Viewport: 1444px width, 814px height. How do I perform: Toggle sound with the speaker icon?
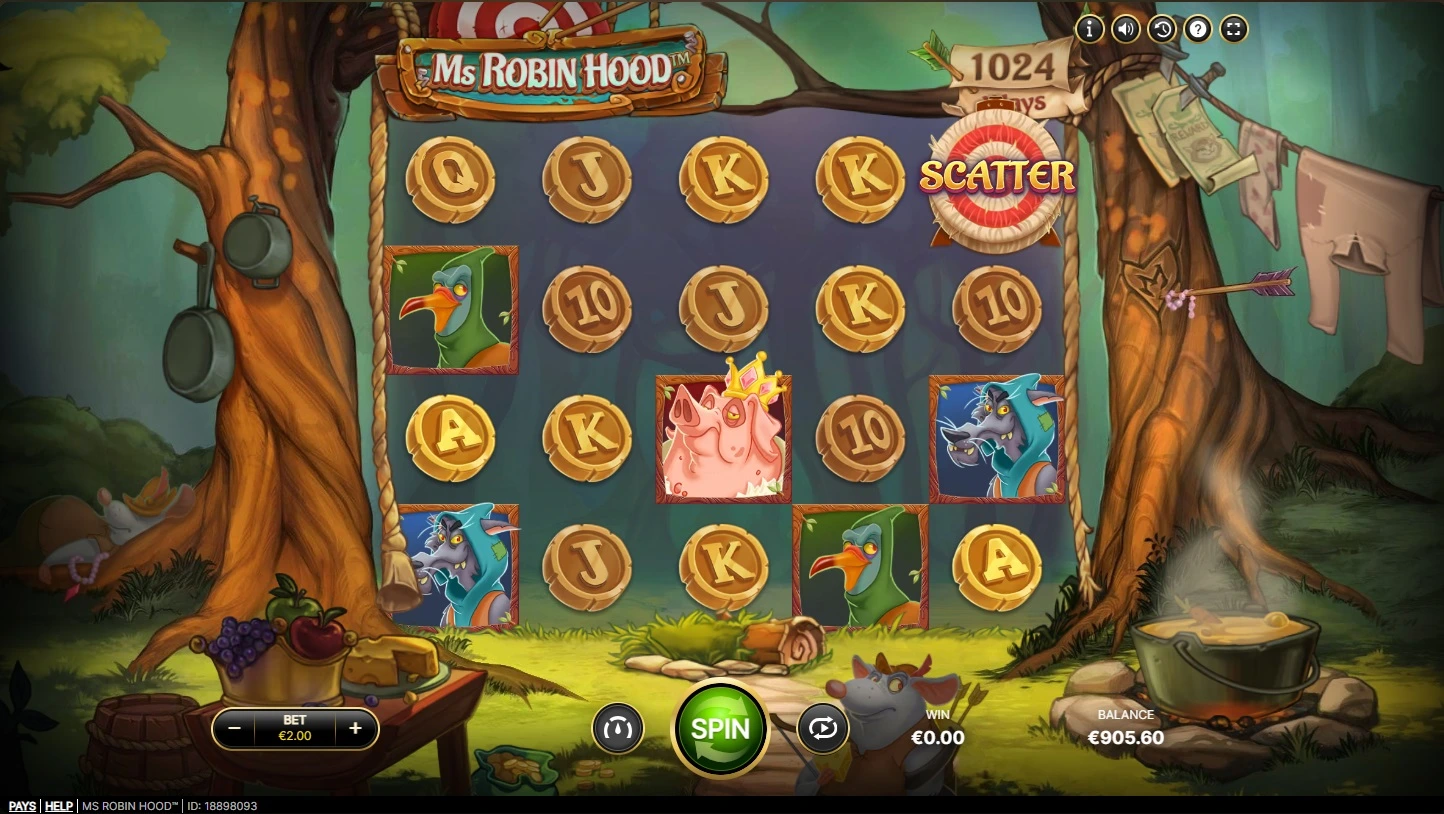[x=1125, y=29]
